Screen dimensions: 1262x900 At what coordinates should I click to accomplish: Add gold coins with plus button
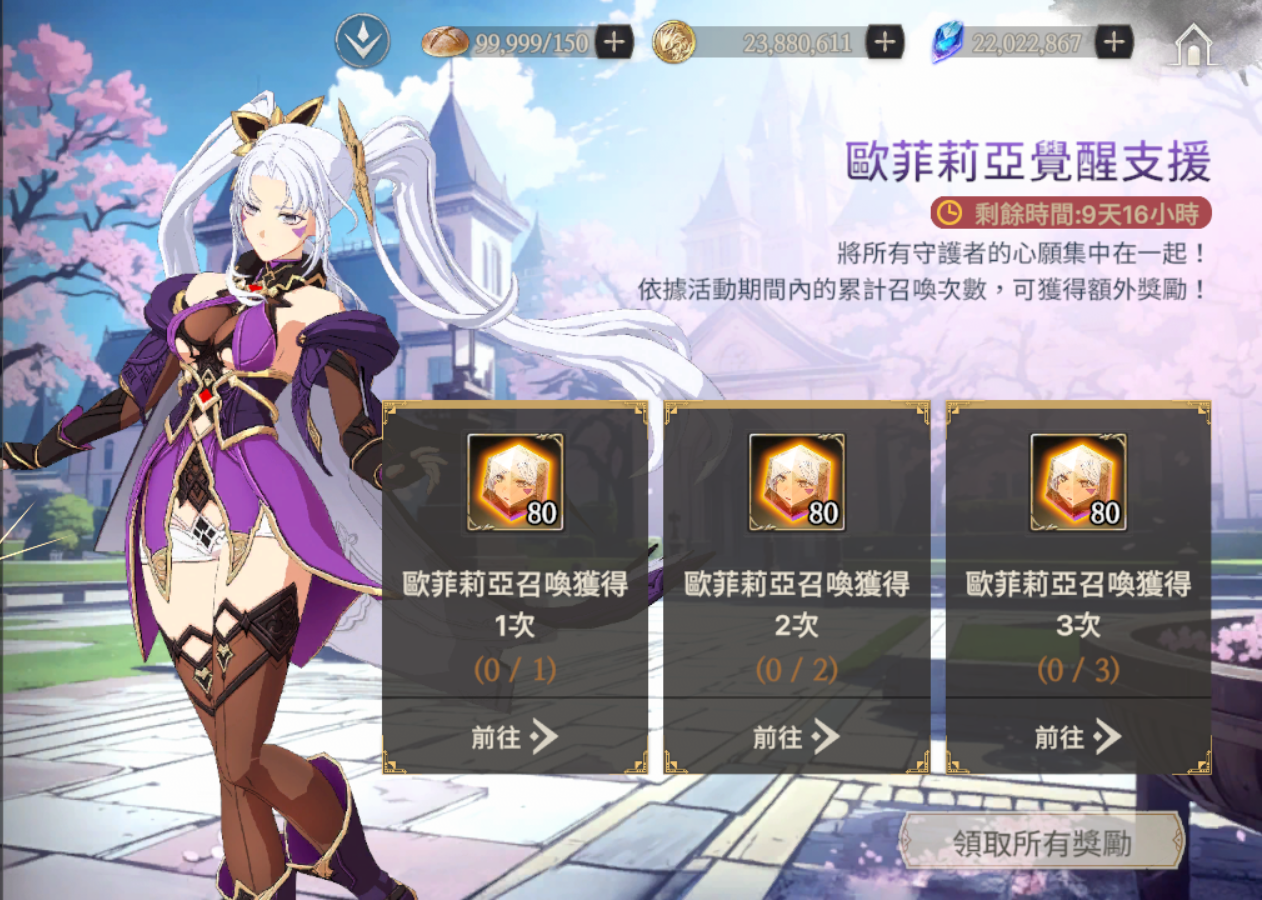(883, 42)
